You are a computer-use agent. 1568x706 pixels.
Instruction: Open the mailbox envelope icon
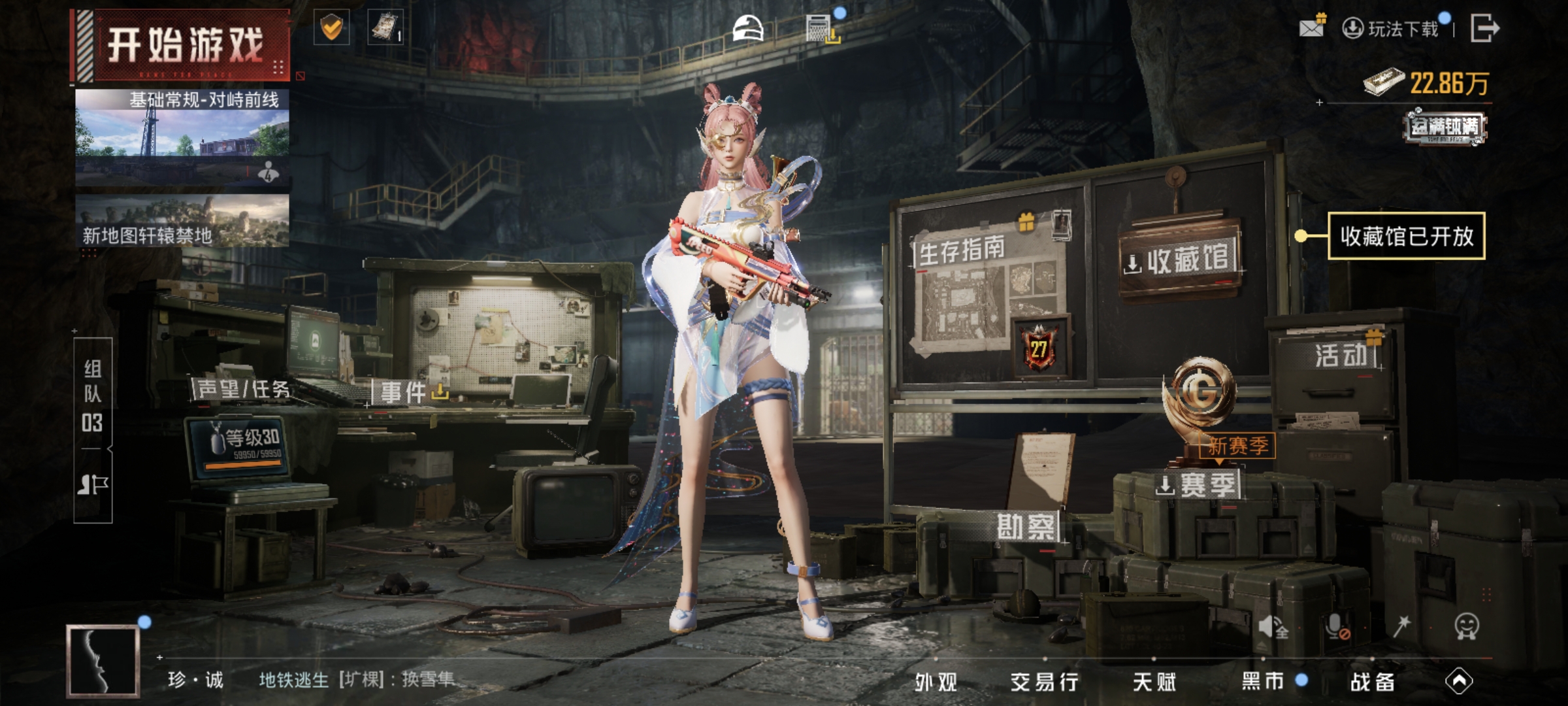click(x=1312, y=27)
